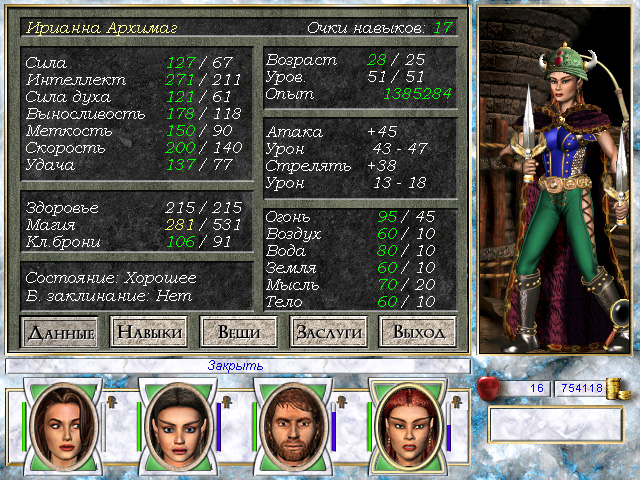This screenshot has height=480, width=640.
Task: Show the Вещи inventory tab
Action: pos(238,331)
